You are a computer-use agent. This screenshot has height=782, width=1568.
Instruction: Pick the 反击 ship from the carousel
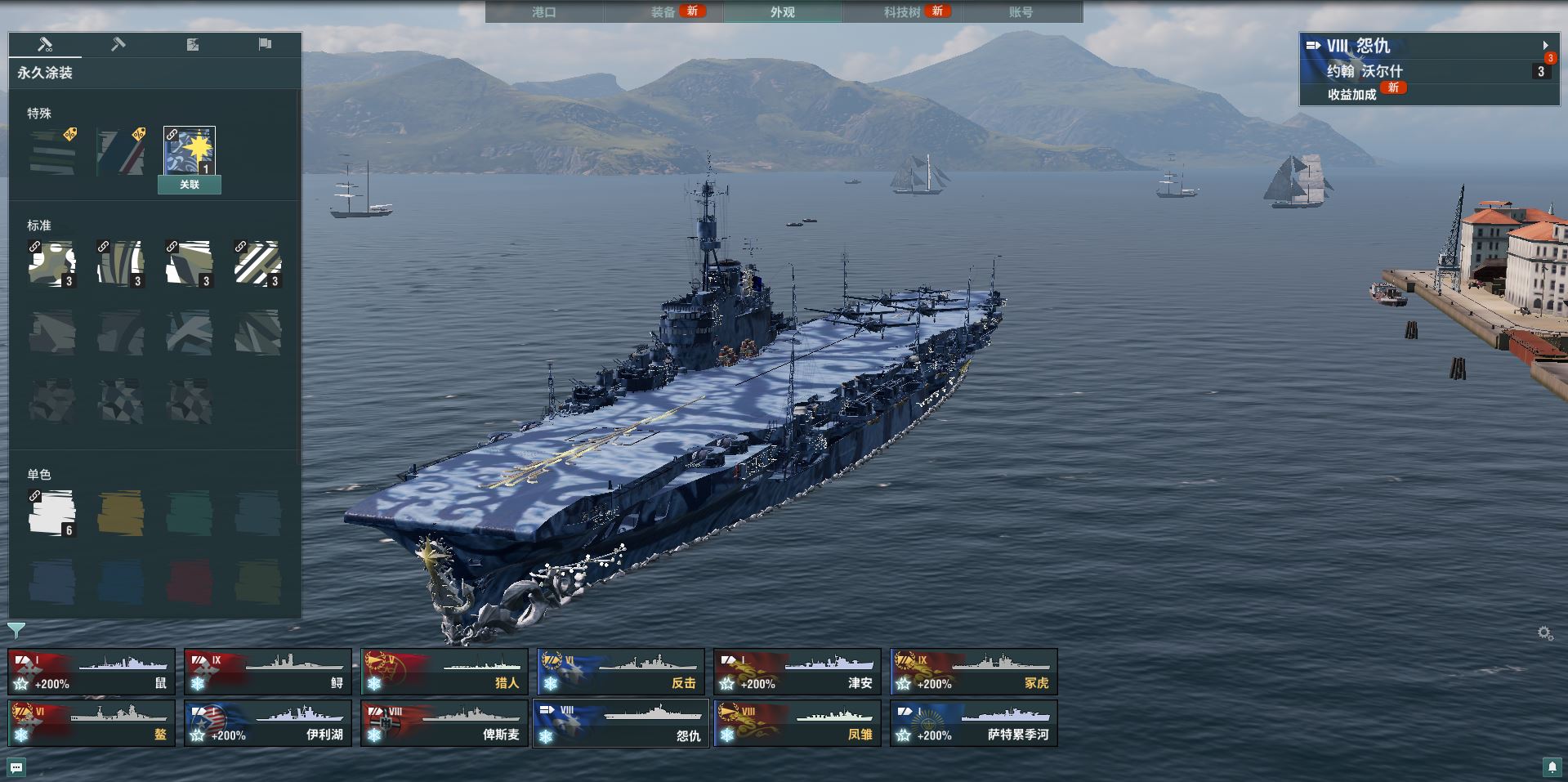[621, 672]
